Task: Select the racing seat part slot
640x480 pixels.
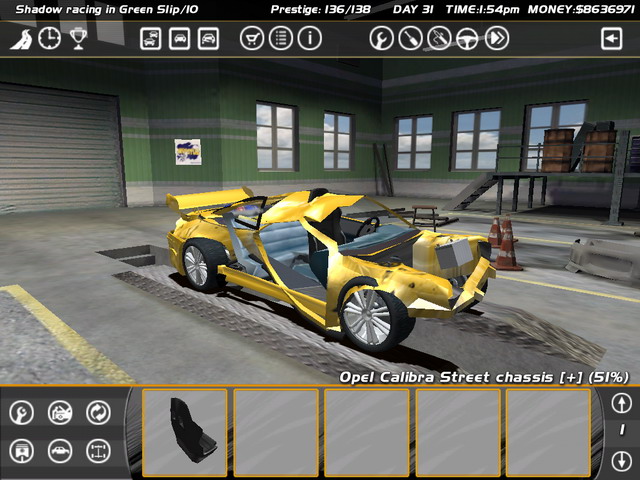Action: point(185,431)
